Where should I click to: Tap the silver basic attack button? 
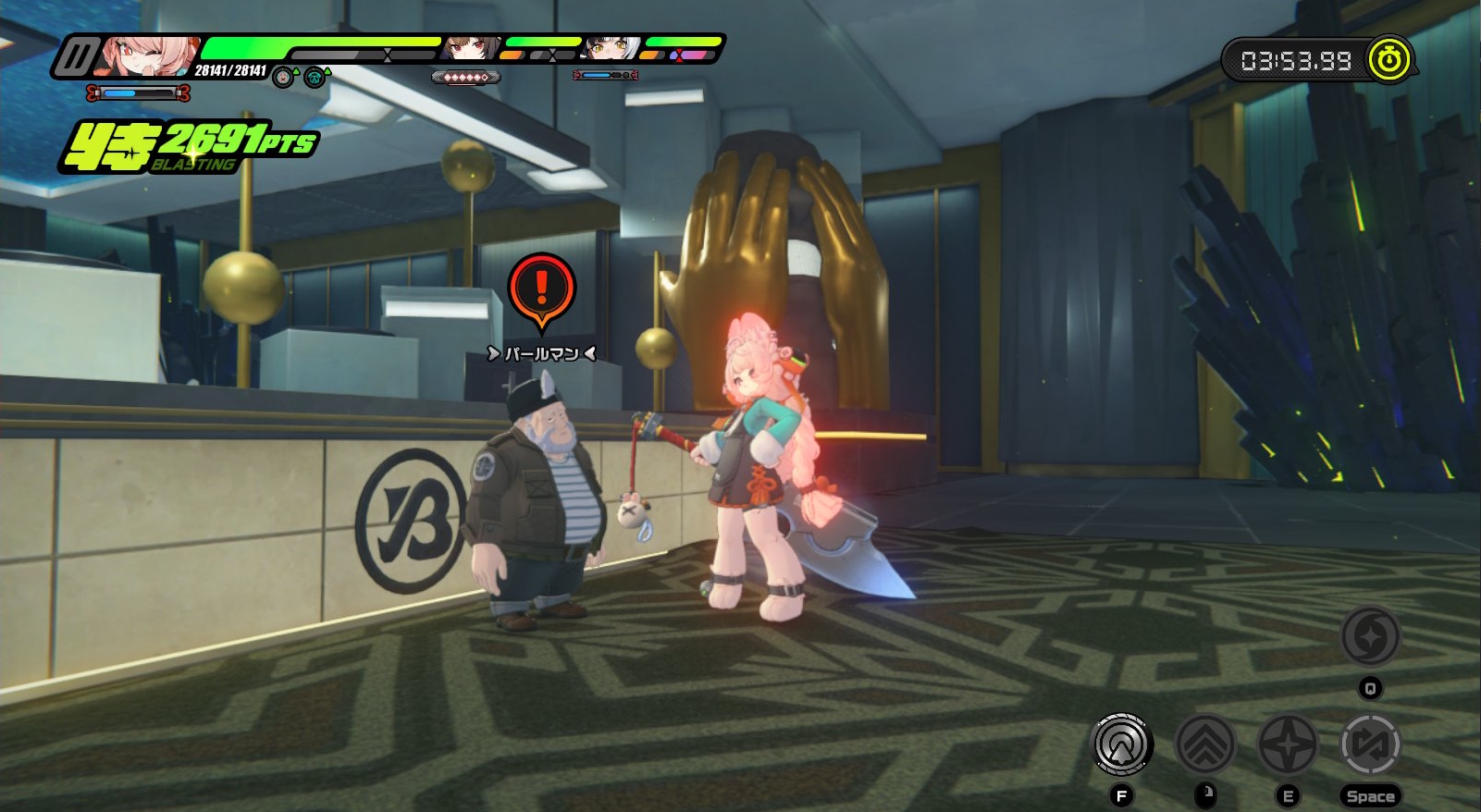tap(1121, 744)
